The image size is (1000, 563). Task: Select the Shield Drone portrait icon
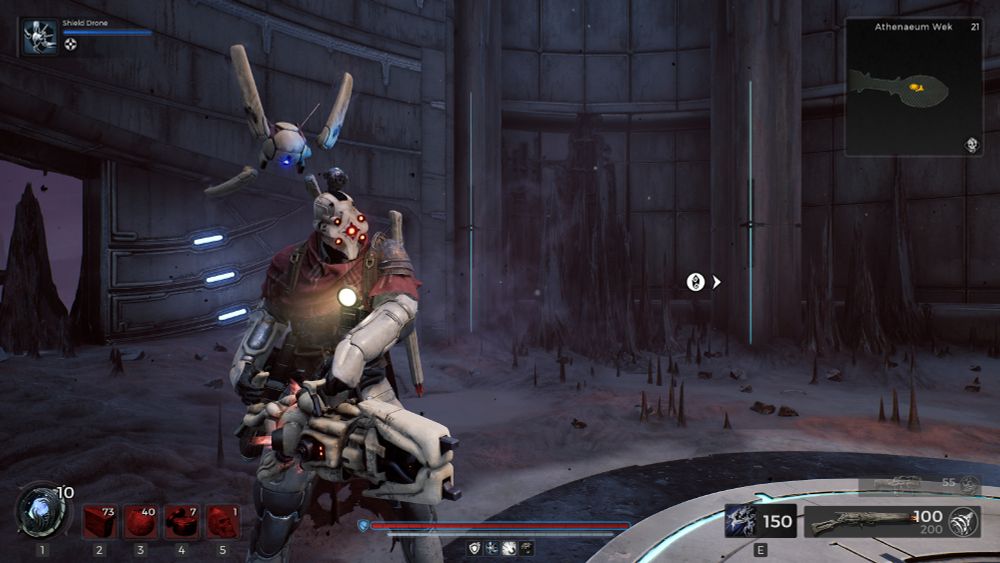[41, 36]
